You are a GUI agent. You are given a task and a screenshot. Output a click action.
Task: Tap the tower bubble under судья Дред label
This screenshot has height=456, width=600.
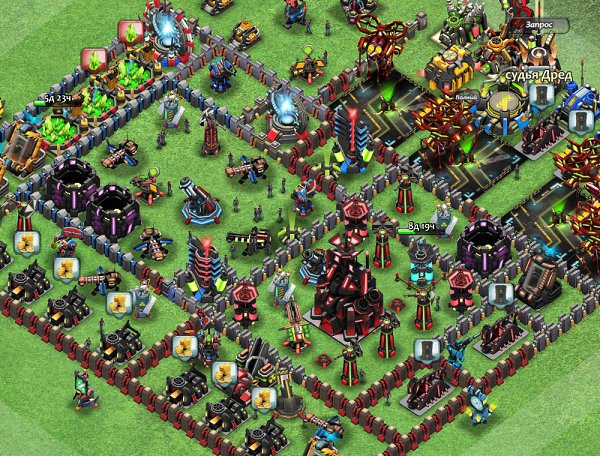[x=541, y=95]
